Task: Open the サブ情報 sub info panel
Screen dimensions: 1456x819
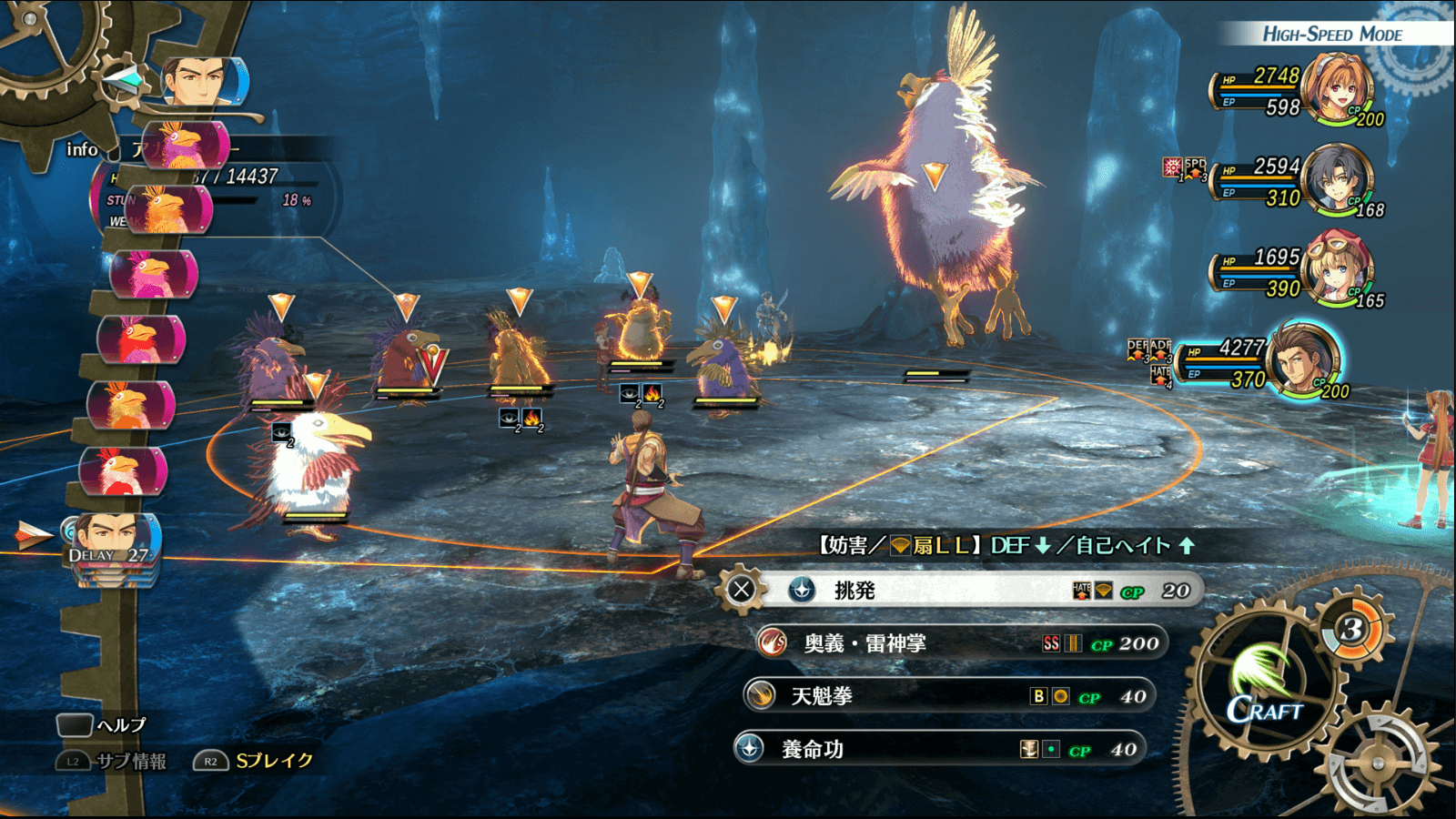Action: [x=114, y=761]
